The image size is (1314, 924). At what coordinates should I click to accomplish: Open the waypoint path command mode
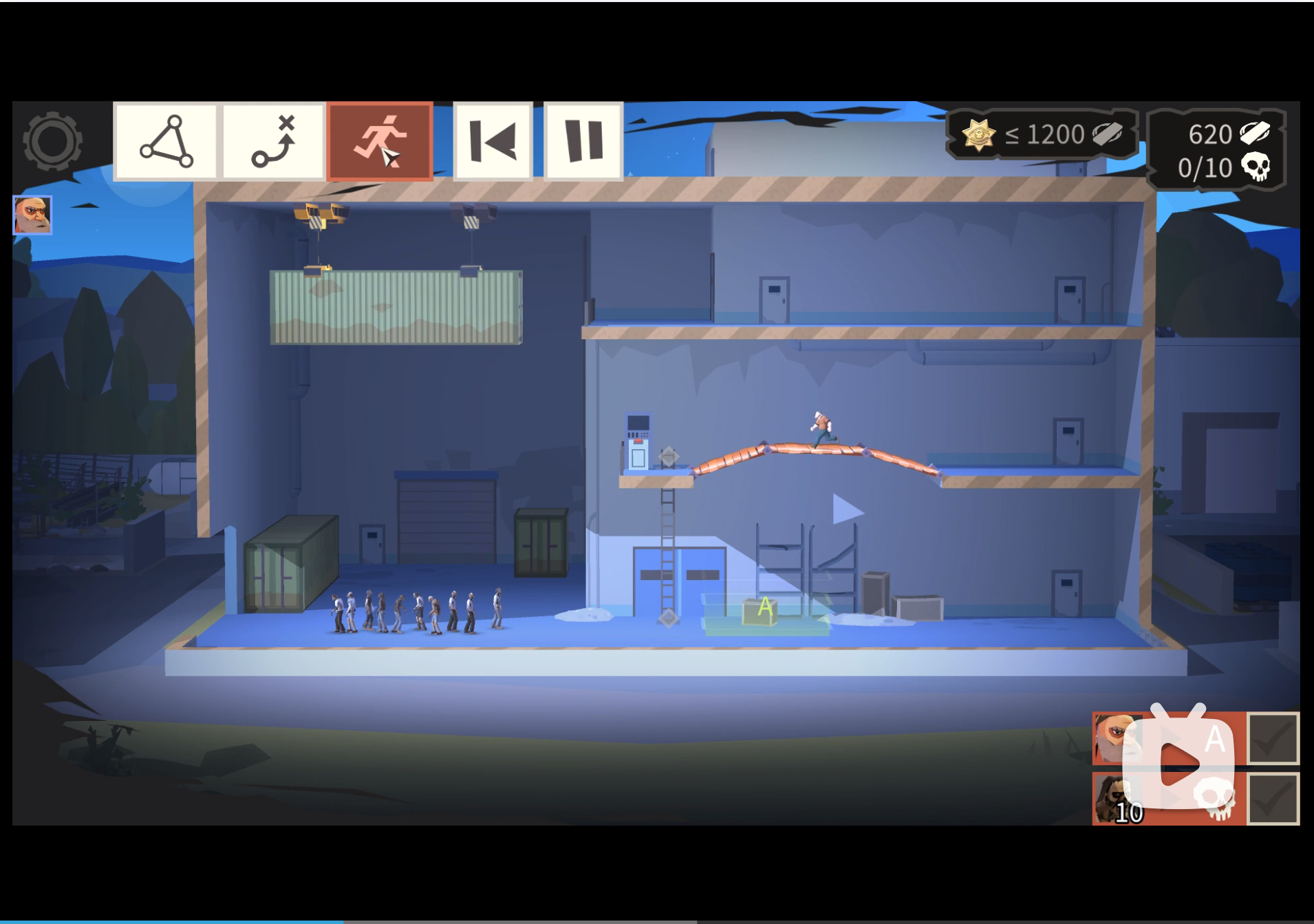(273, 142)
